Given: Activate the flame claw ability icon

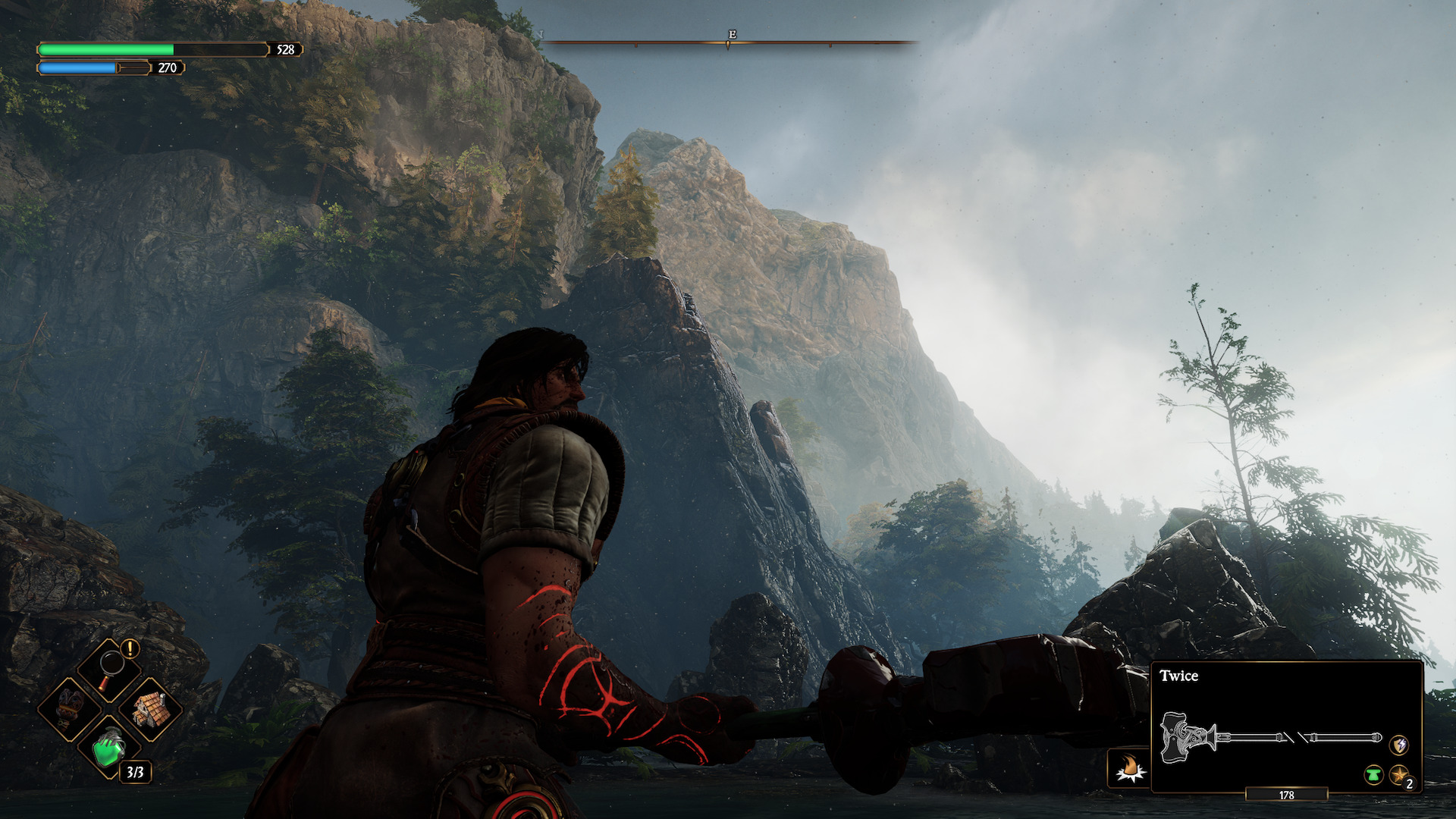Looking at the screenshot, I should pos(1130,767).
